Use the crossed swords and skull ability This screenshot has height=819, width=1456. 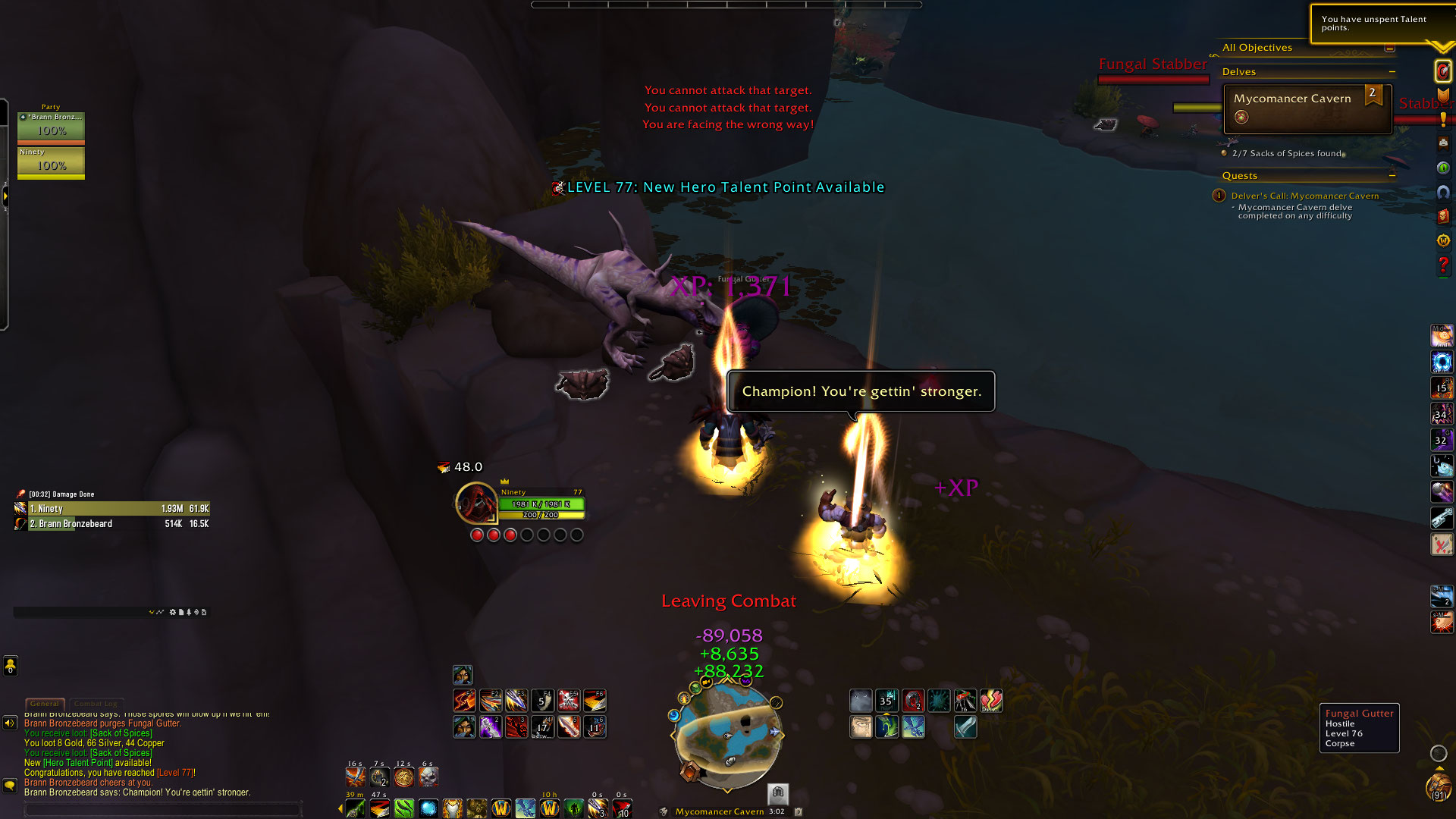[x=568, y=700]
